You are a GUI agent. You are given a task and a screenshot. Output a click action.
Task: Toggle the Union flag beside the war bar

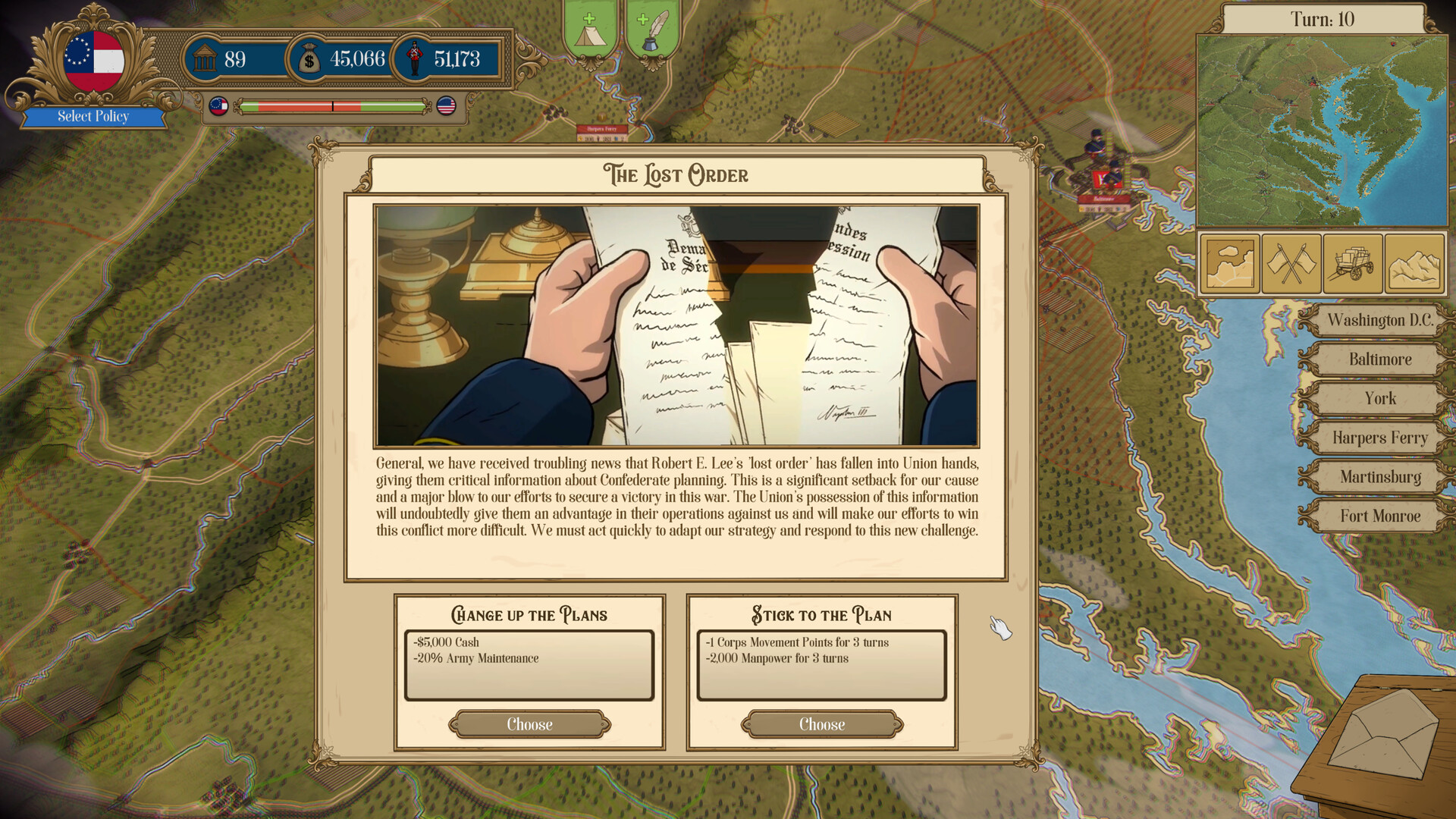click(x=446, y=107)
